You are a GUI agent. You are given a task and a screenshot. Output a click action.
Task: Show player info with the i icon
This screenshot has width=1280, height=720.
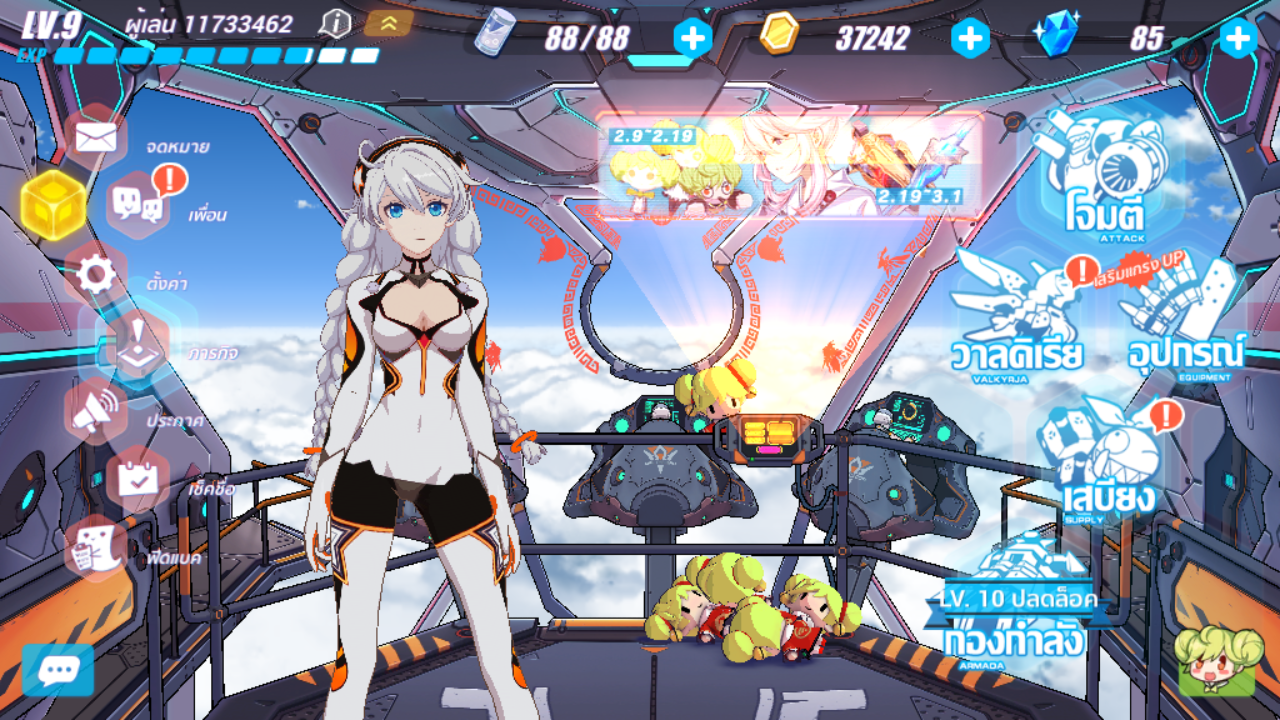pos(338,23)
